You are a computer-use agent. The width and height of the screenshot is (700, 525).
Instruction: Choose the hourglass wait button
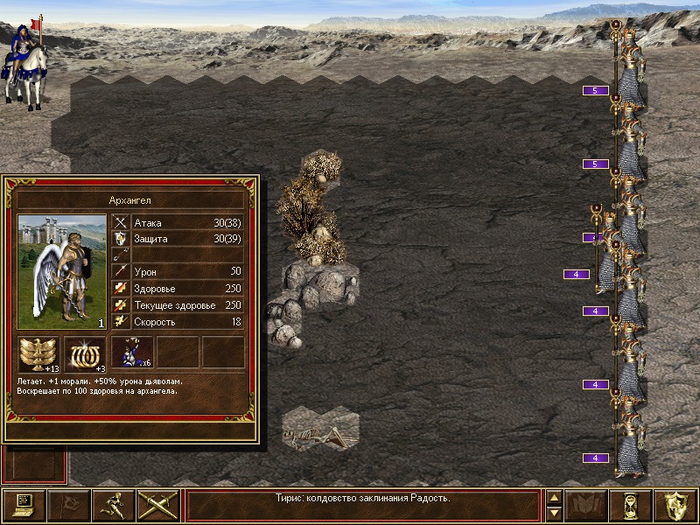[632, 505]
